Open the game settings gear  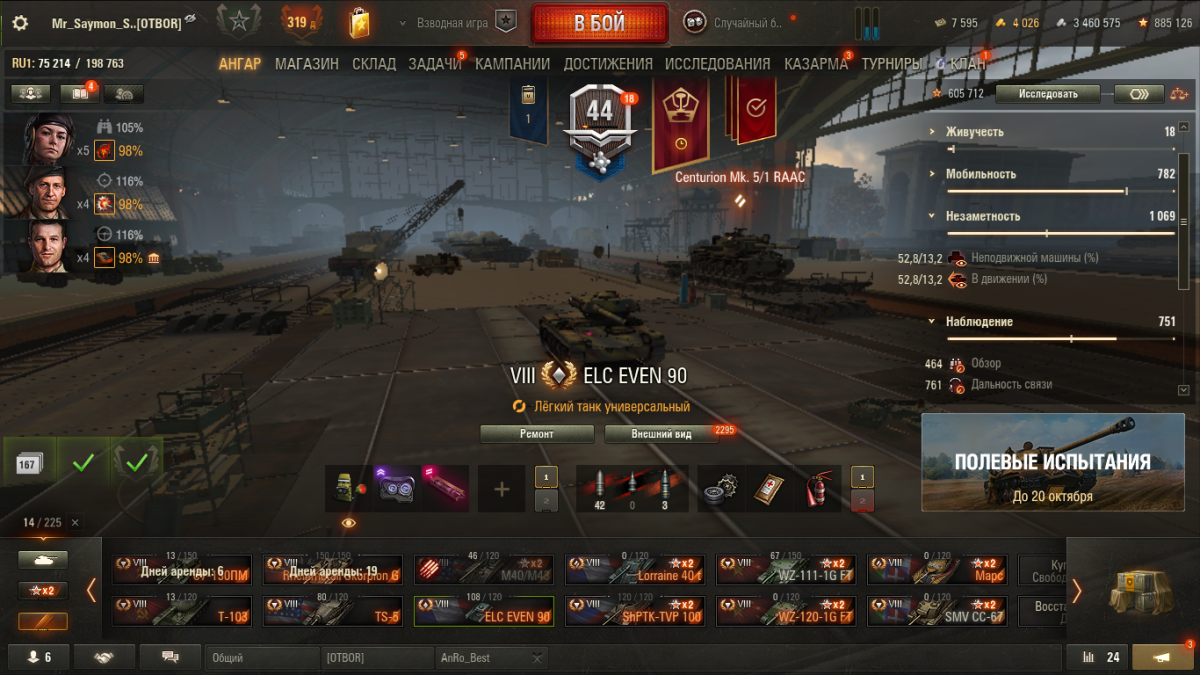click(20, 23)
